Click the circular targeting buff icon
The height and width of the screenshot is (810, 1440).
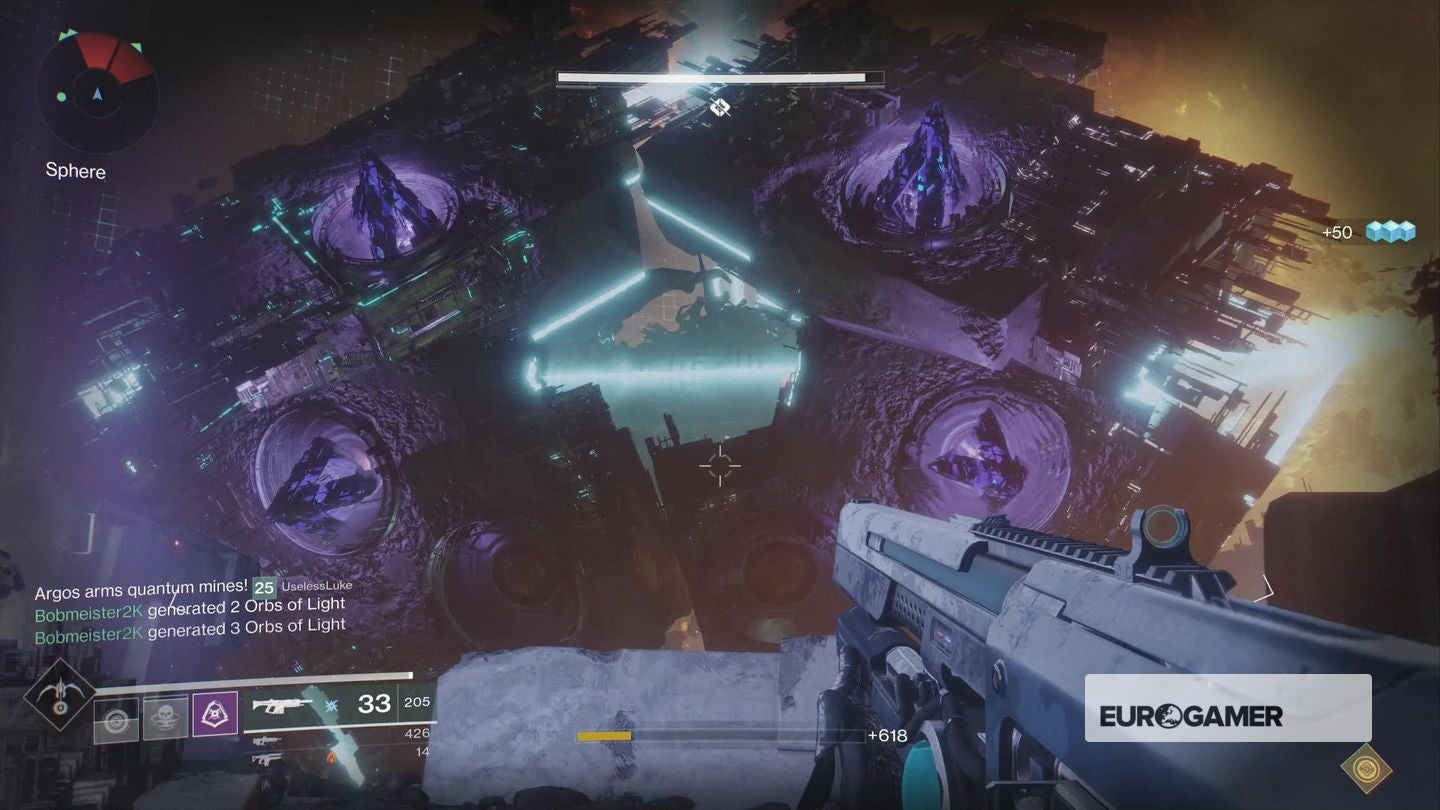[x=116, y=719]
